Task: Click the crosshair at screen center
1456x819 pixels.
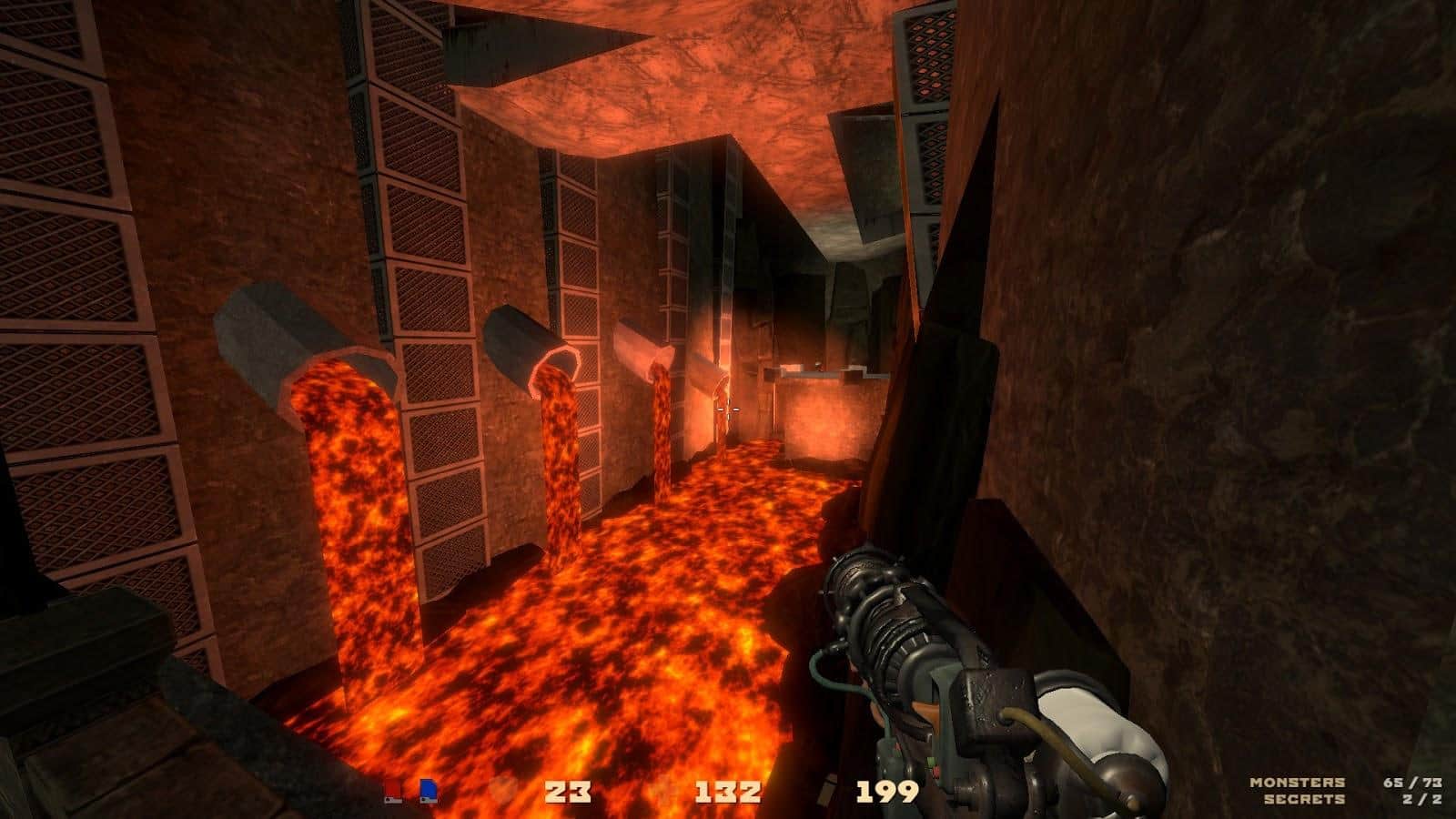Action: point(728,409)
